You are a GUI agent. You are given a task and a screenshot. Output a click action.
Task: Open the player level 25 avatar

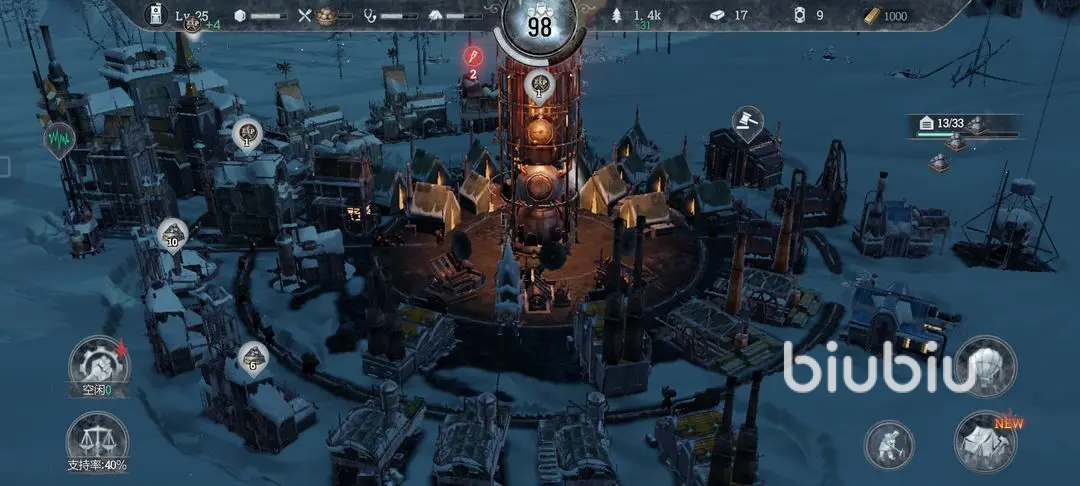point(157,15)
